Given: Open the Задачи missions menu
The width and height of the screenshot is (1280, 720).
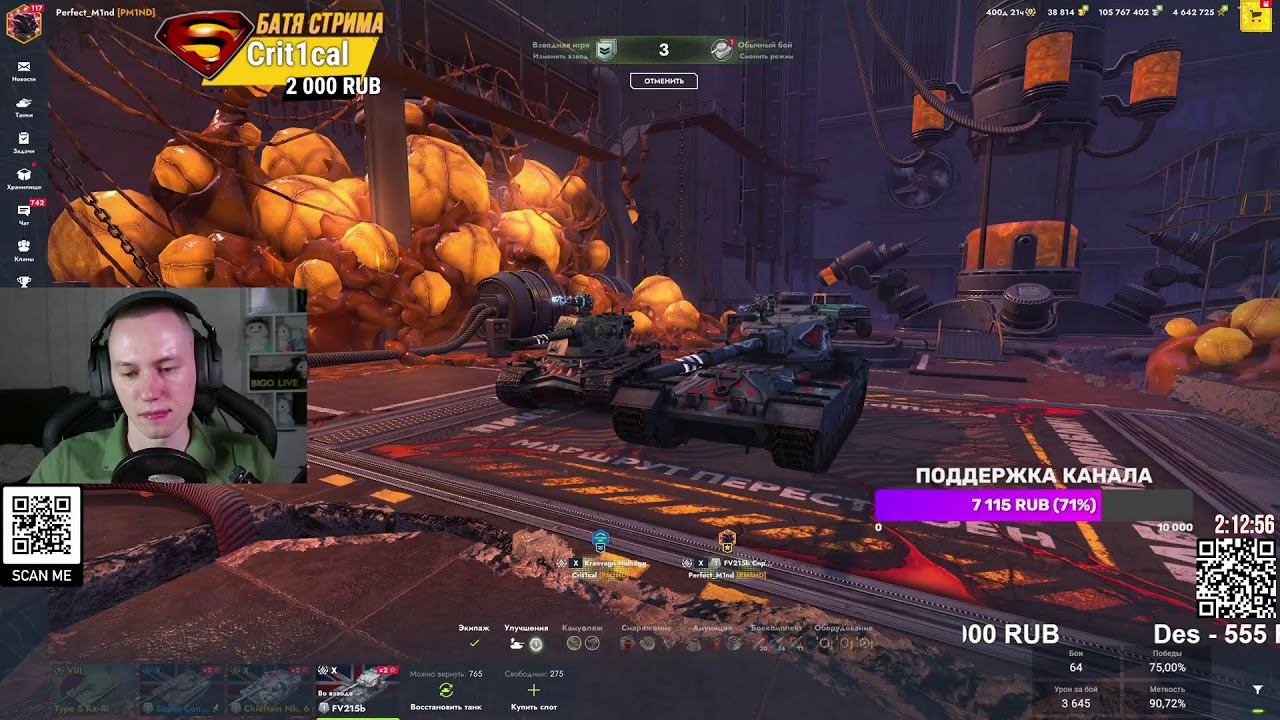Looking at the screenshot, I should pyautogui.click(x=24, y=142).
